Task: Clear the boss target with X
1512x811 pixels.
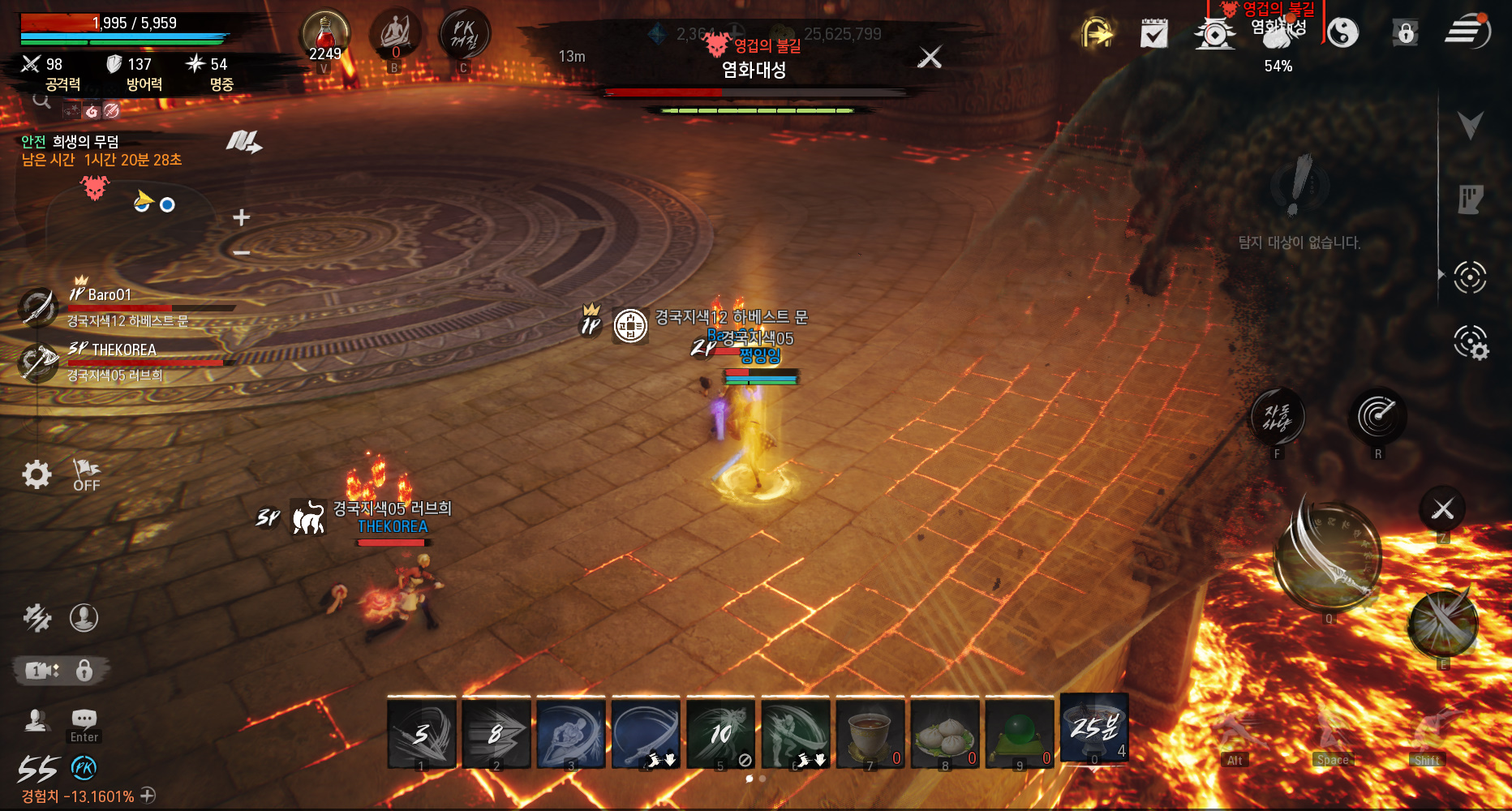Action: click(930, 57)
